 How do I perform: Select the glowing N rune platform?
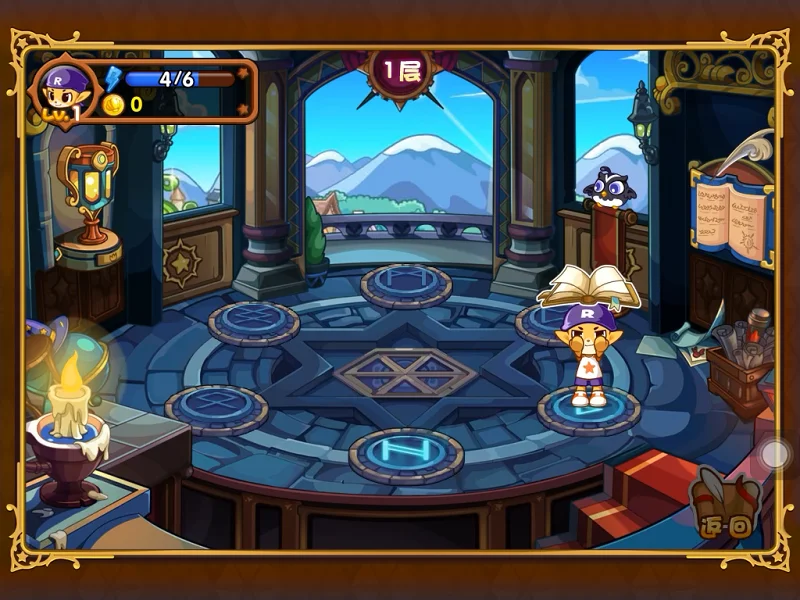(x=405, y=454)
